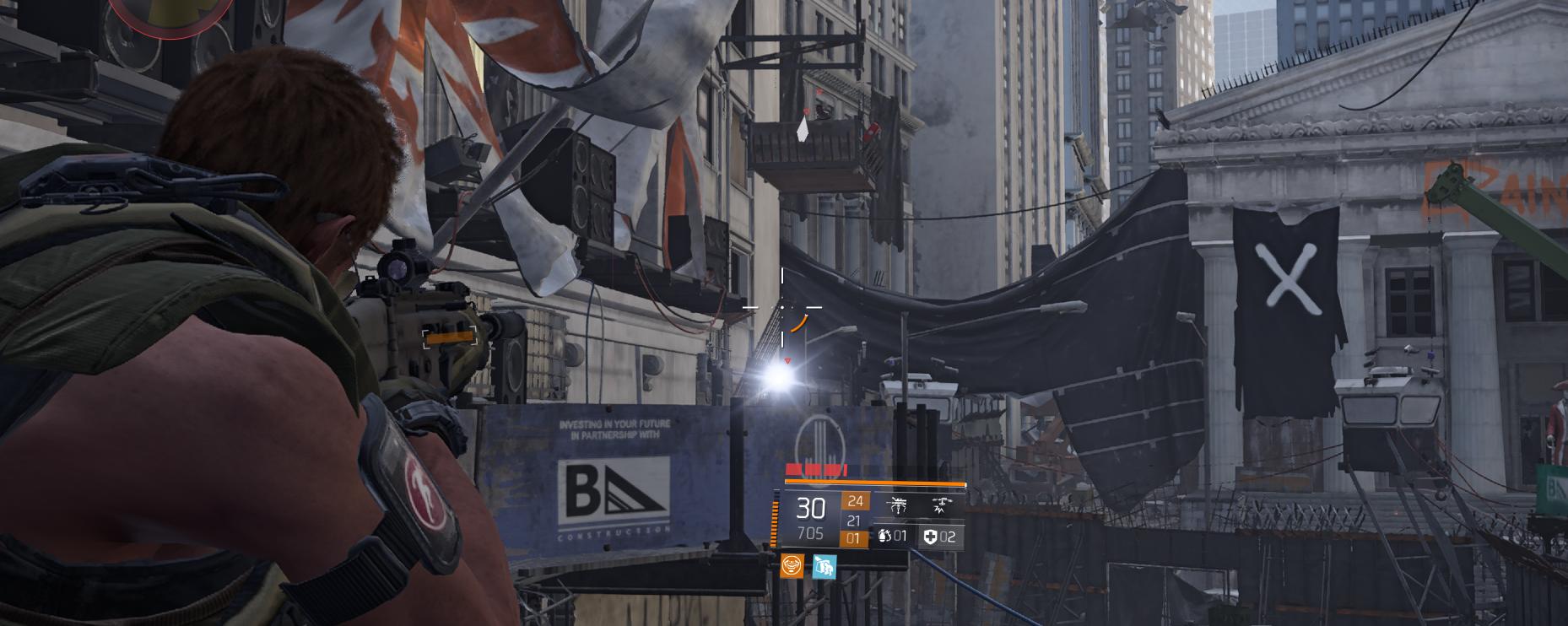Select the weapon slot showing 24
Screen dimensions: 1568x626
click(855, 502)
